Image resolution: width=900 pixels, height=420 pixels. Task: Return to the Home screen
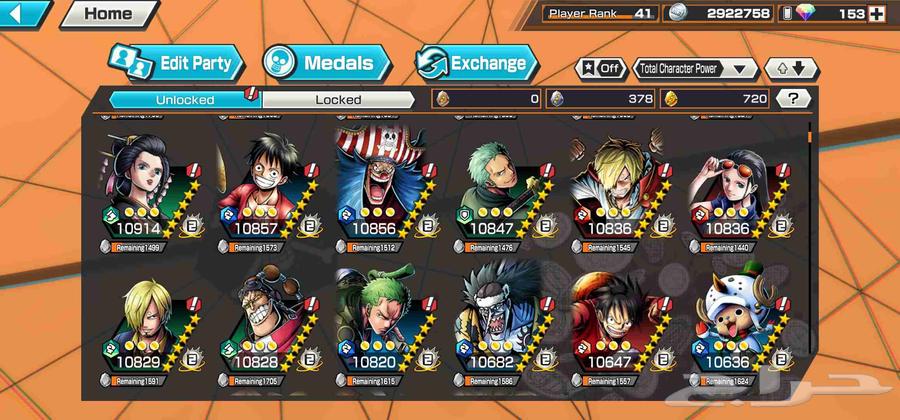point(107,14)
